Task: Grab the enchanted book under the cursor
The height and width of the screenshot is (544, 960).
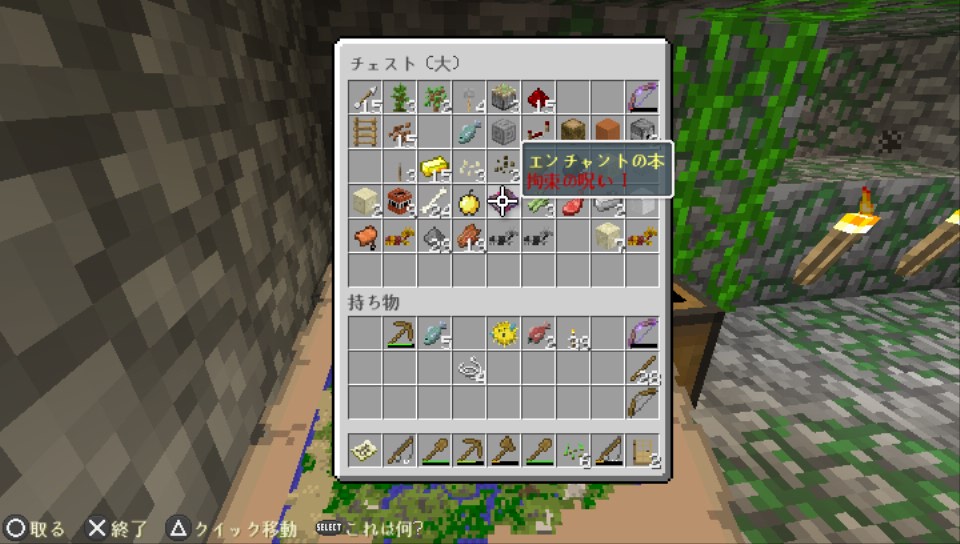Action: 503,202
